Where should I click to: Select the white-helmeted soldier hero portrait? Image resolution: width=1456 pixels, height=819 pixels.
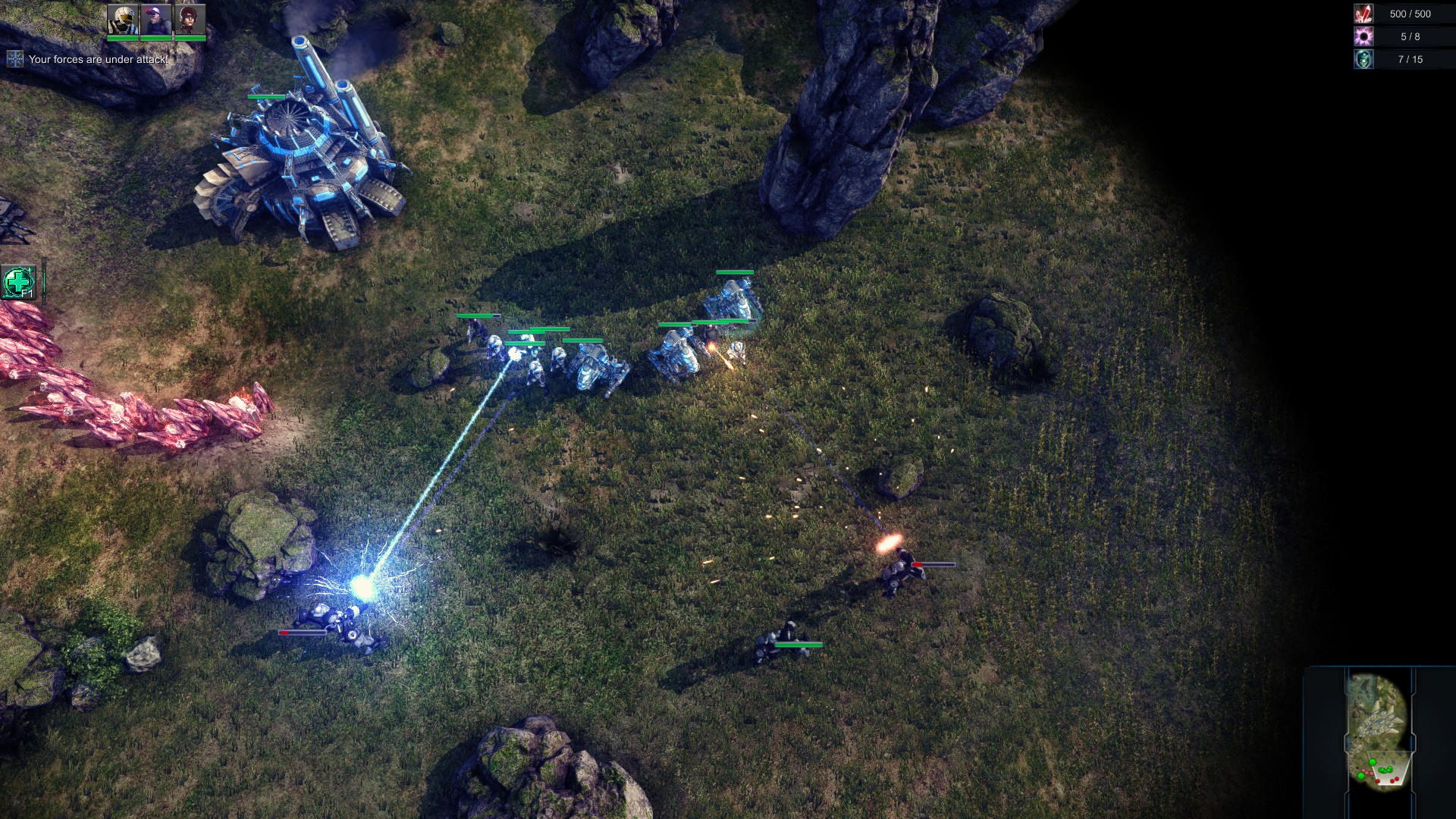(x=122, y=20)
